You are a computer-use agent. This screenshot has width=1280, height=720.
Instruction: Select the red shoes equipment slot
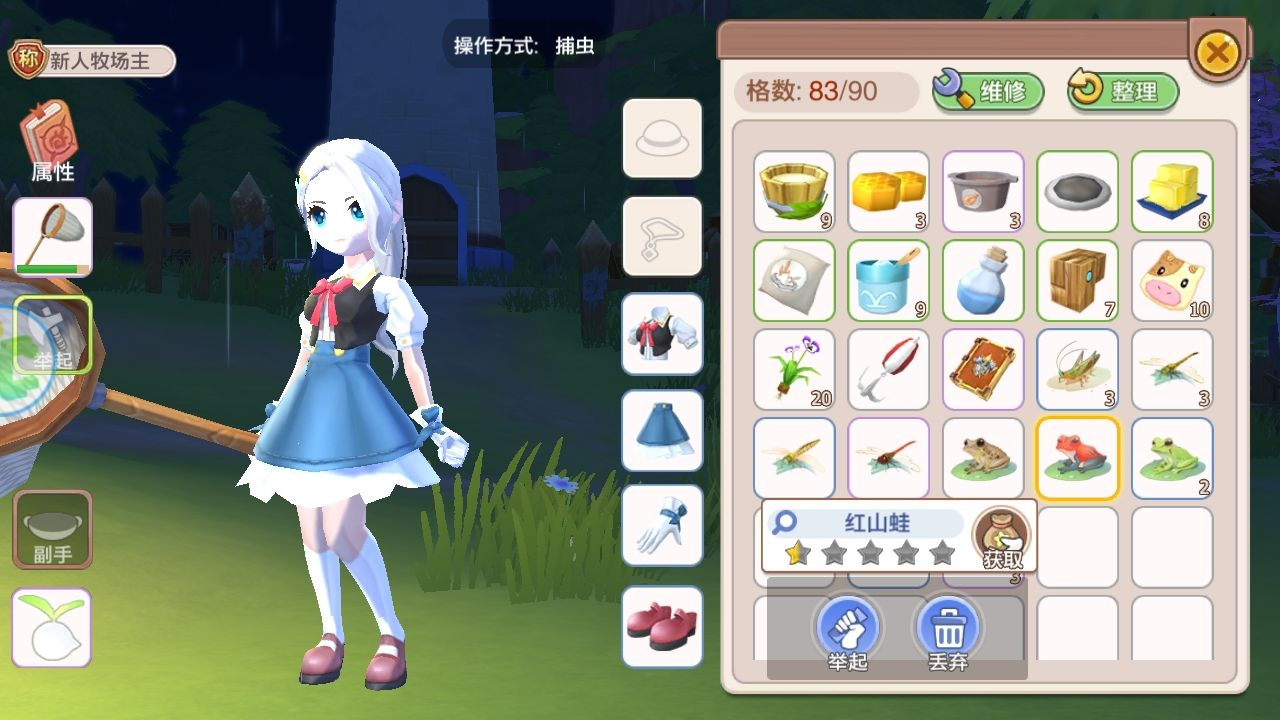[x=662, y=626]
